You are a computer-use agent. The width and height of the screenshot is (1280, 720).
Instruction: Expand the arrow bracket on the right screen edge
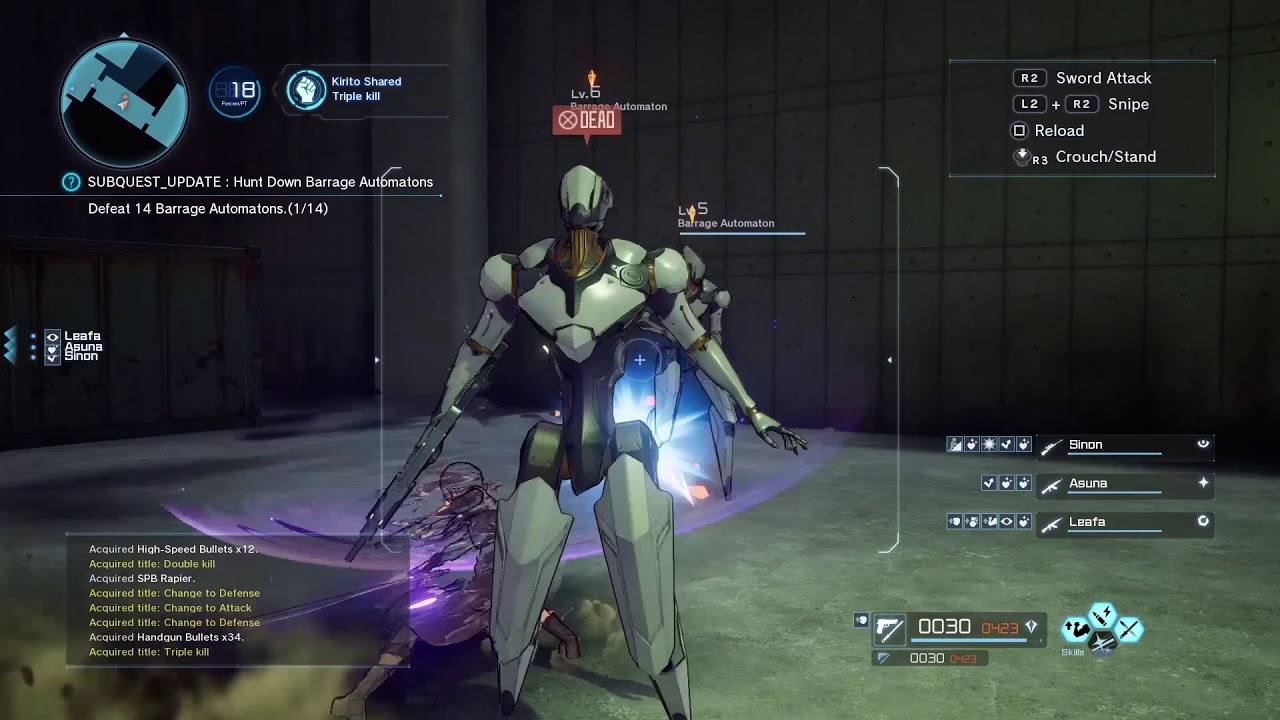(x=890, y=358)
